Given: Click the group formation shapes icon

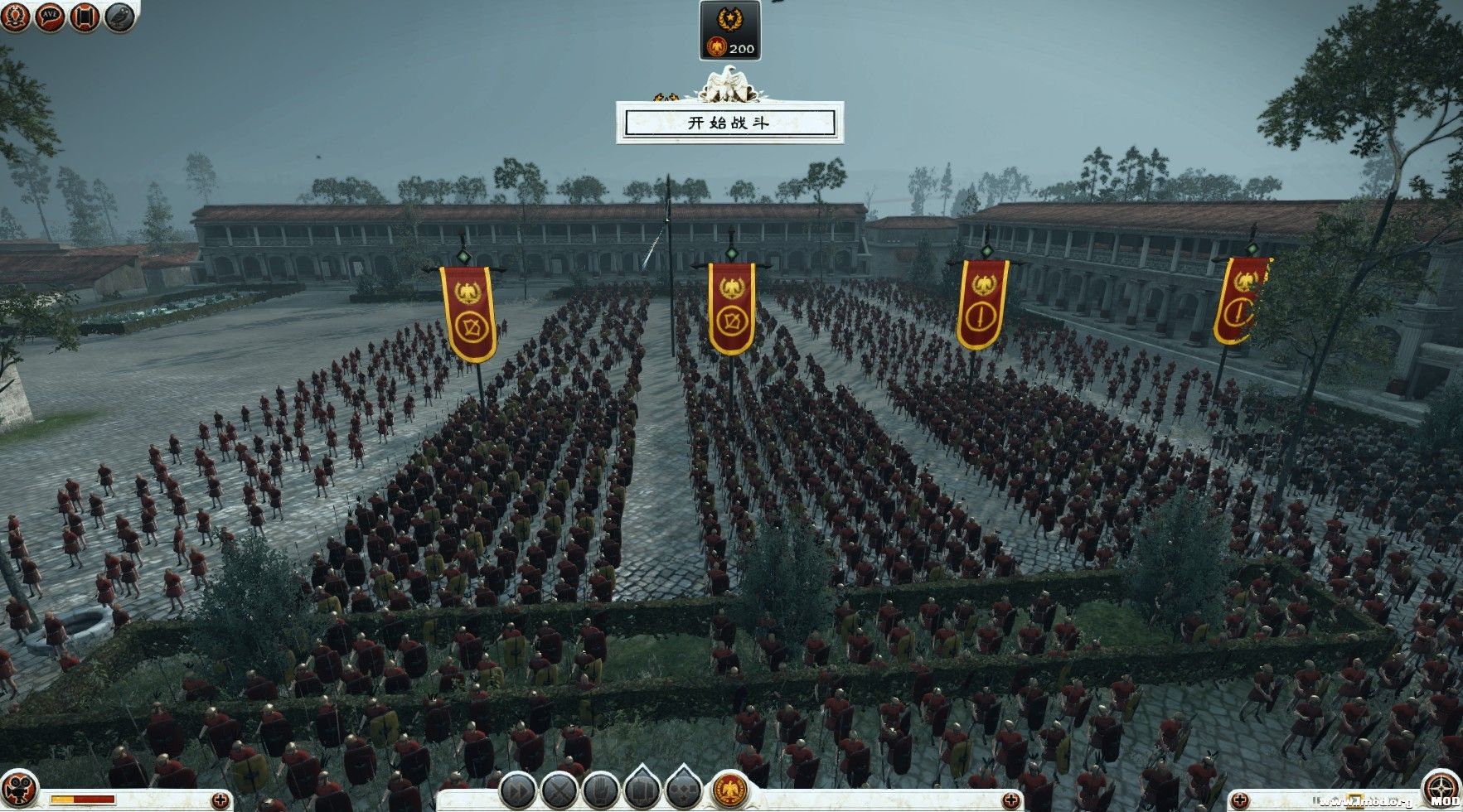Looking at the screenshot, I should [x=683, y=791].
